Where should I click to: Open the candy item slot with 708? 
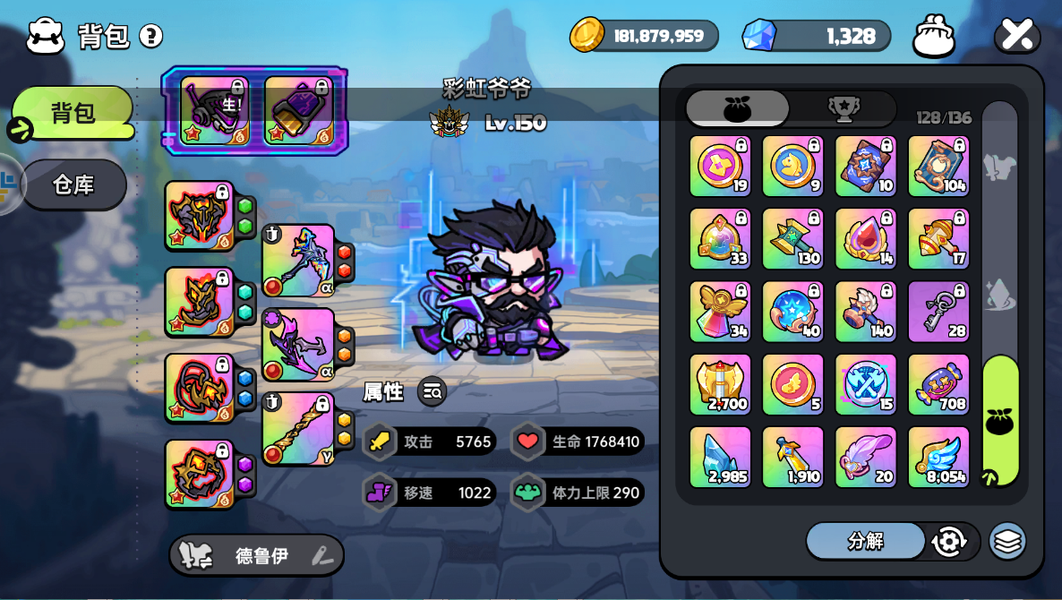[x=938, y=384]
